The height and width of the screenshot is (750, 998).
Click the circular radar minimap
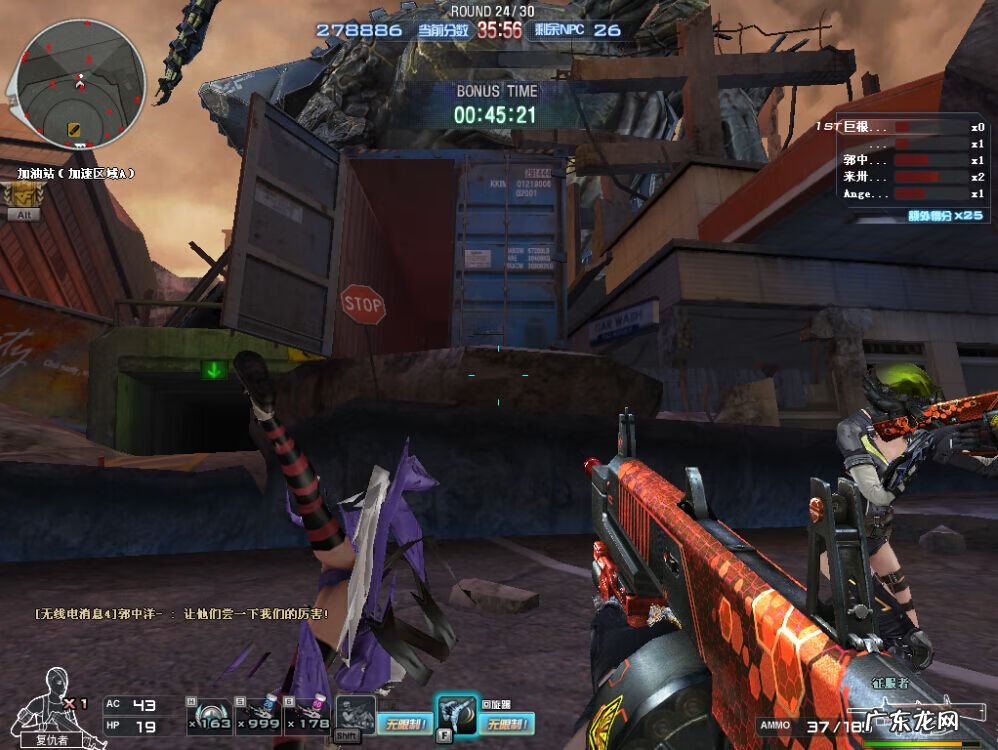point(81,84)
